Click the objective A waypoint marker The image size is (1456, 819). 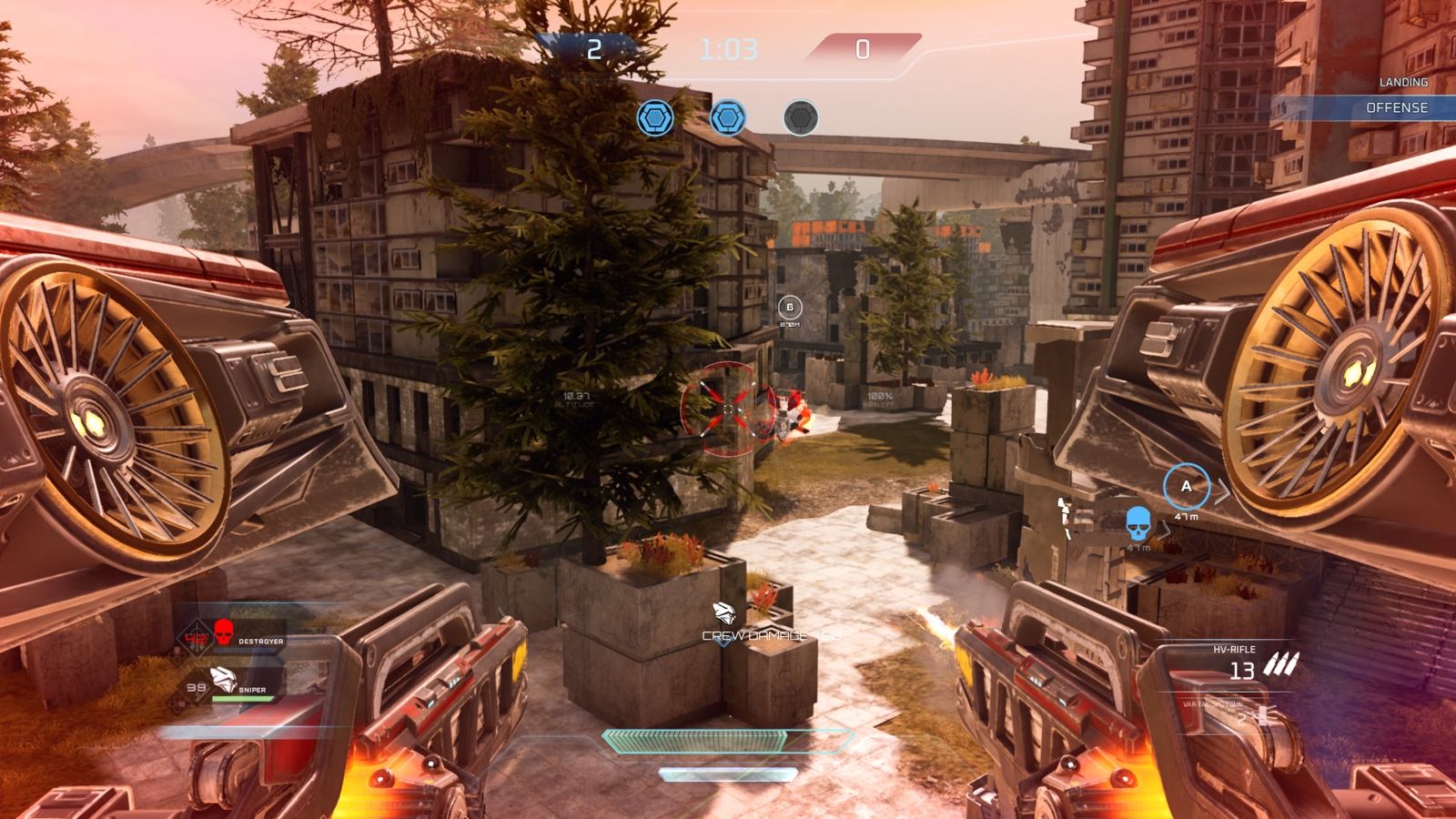pos(1186,487)
